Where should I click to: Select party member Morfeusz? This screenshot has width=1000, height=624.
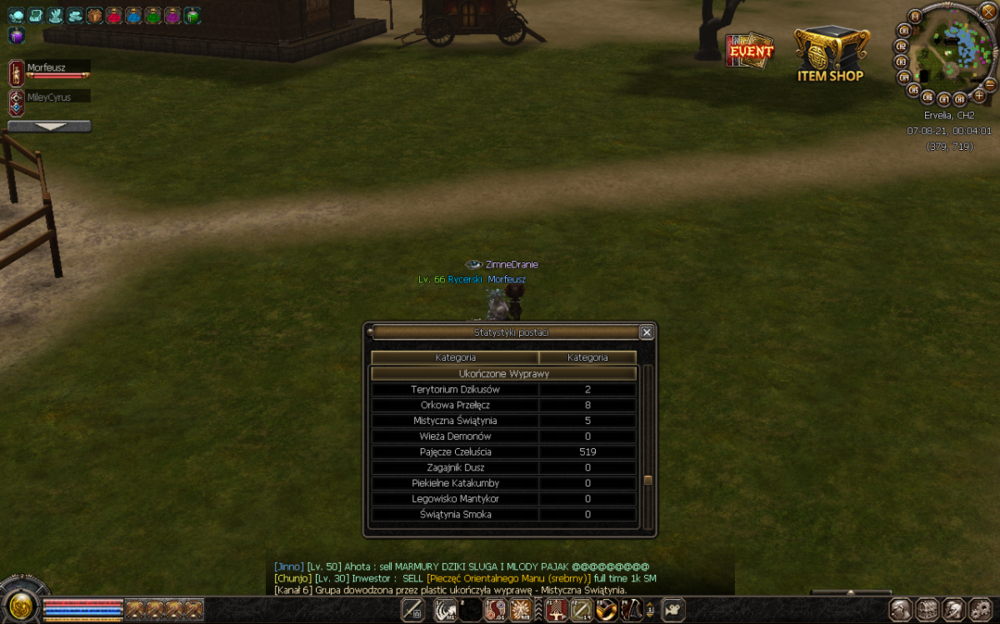point(50,70)
